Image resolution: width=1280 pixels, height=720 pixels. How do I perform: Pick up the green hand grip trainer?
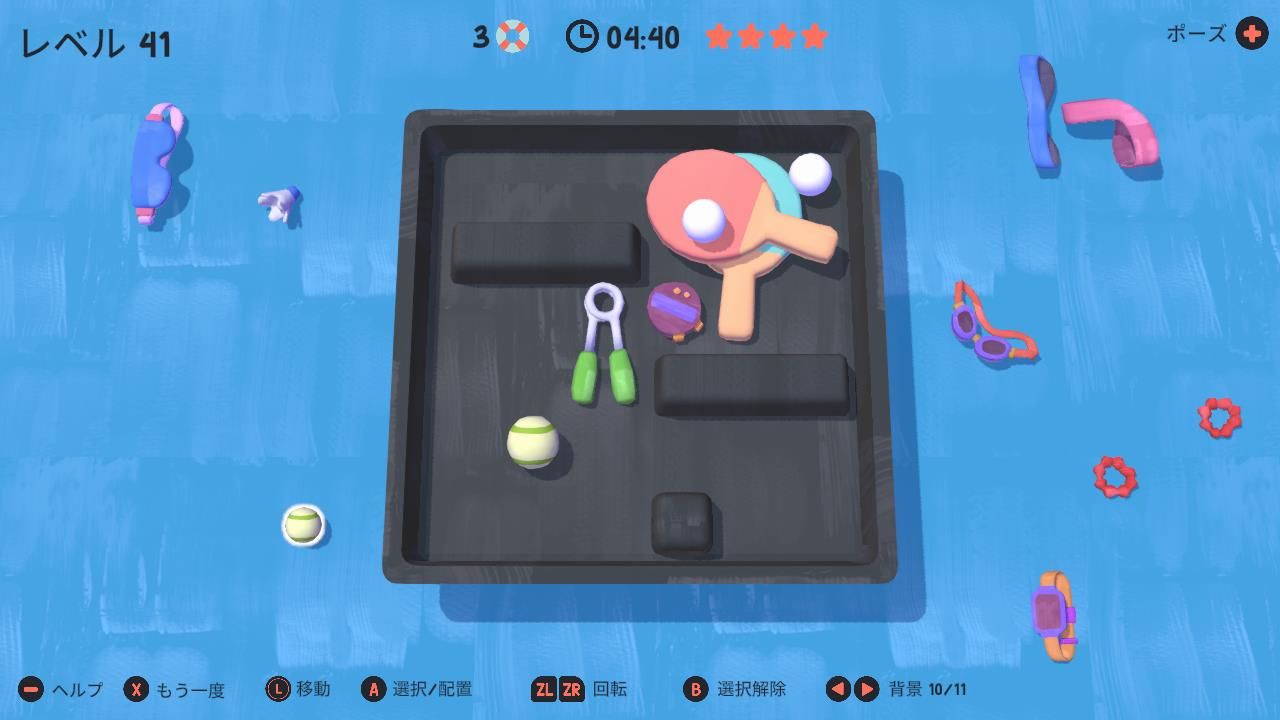click(605, 340)
